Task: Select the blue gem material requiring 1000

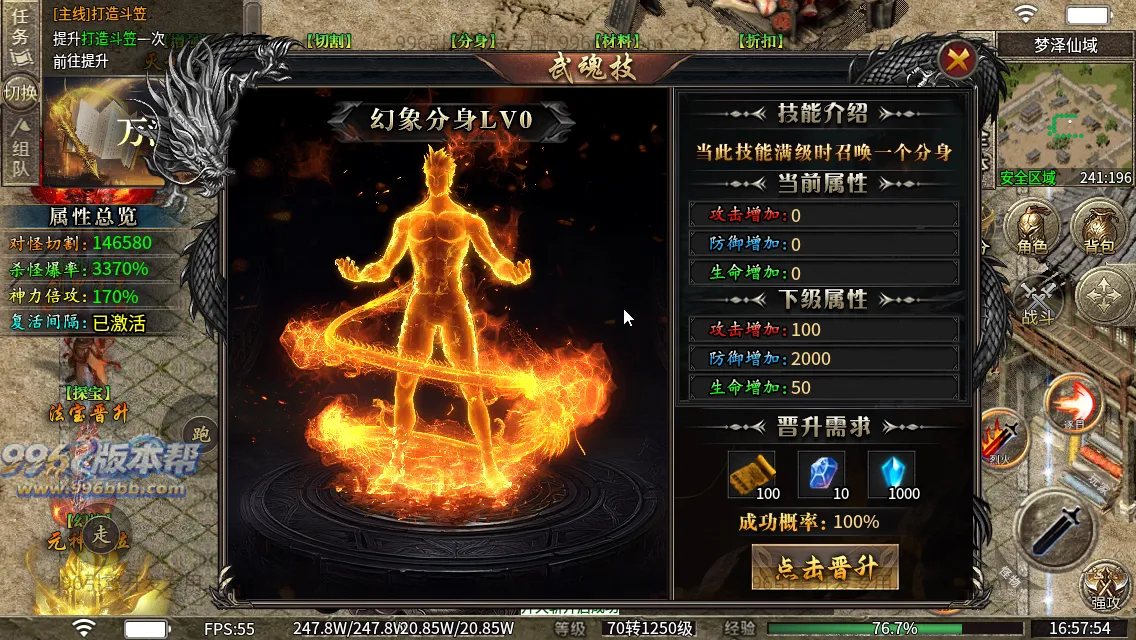Action: (891, 472)
